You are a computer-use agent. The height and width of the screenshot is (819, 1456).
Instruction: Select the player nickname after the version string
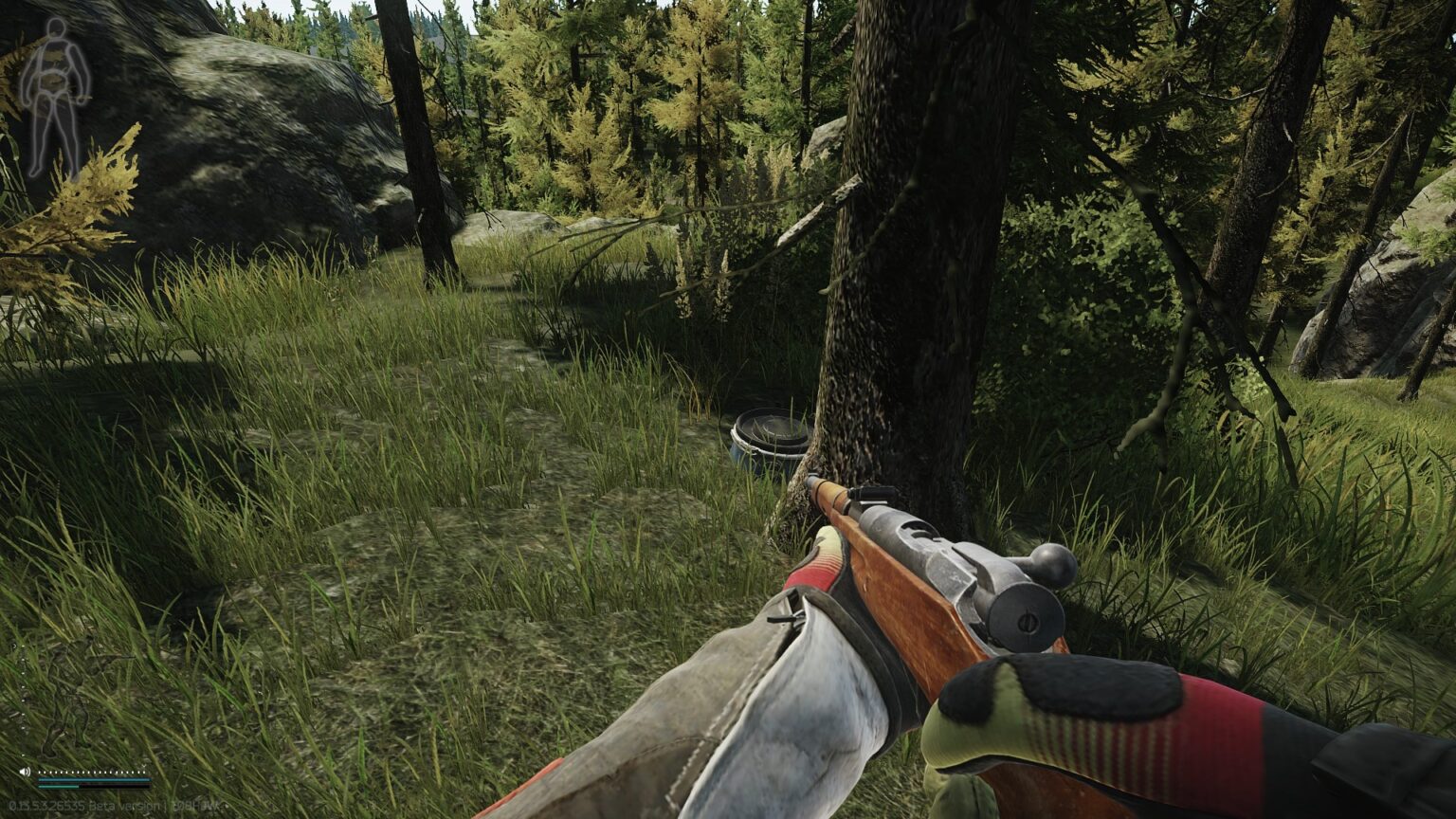(194, 805)
